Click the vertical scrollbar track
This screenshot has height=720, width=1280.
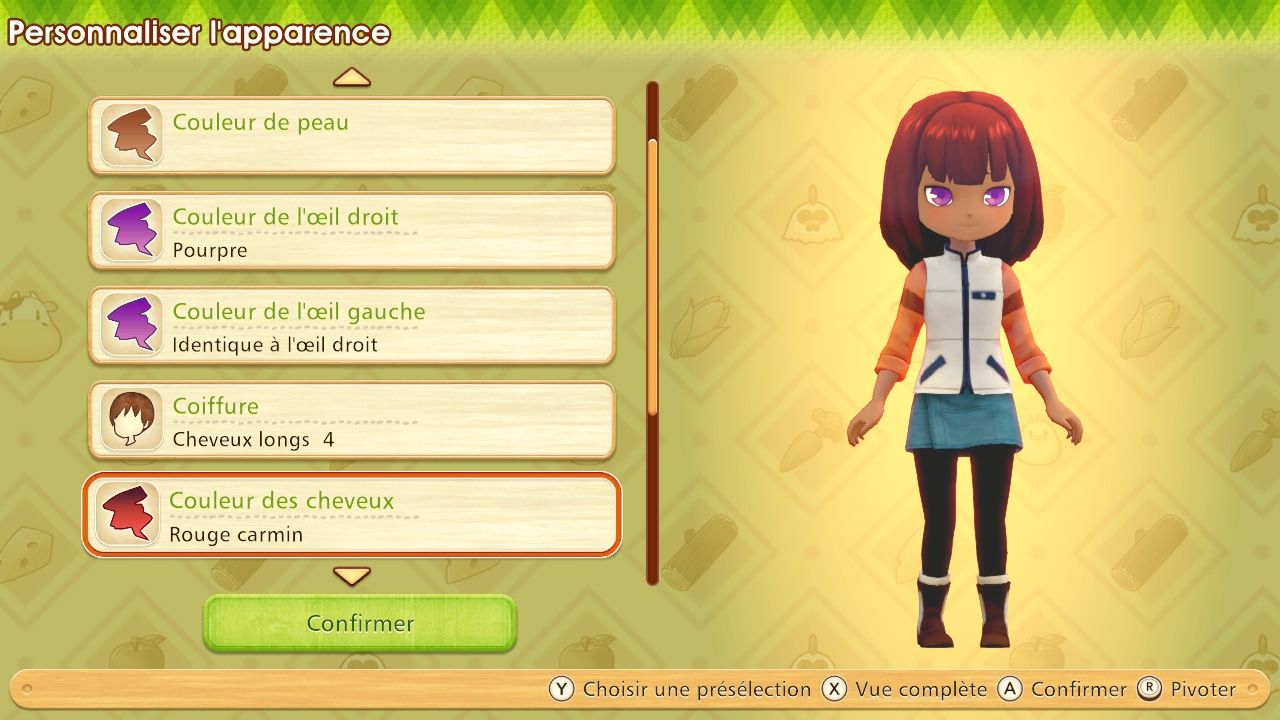coord(652,330)
